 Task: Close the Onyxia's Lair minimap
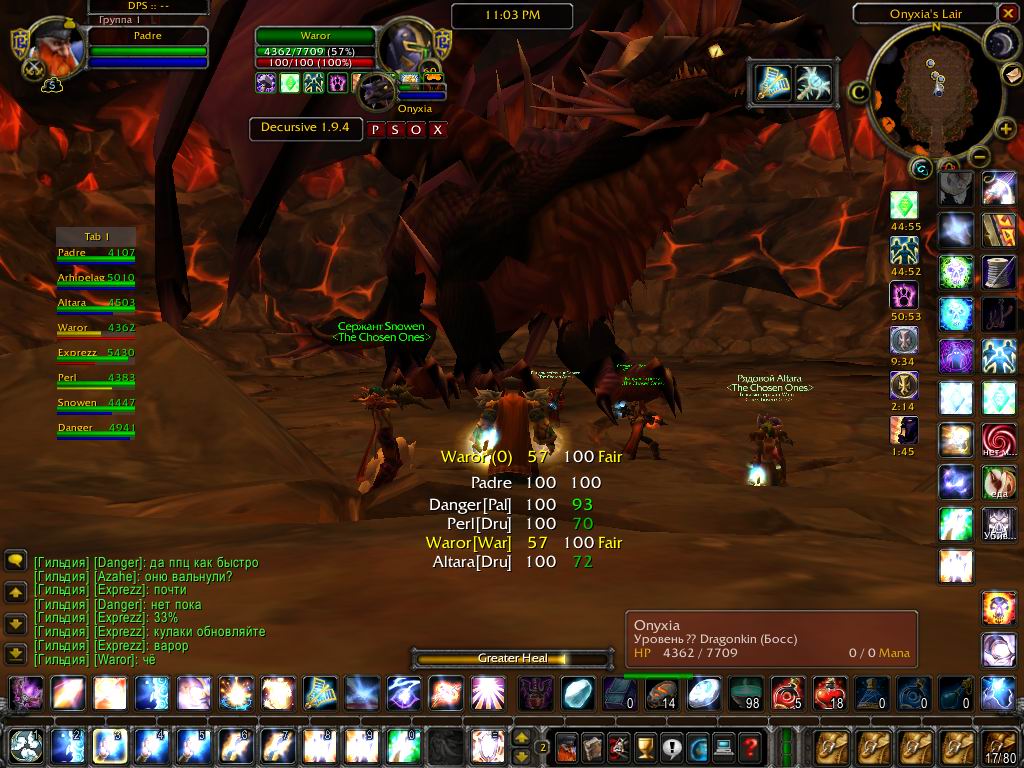1007,14
